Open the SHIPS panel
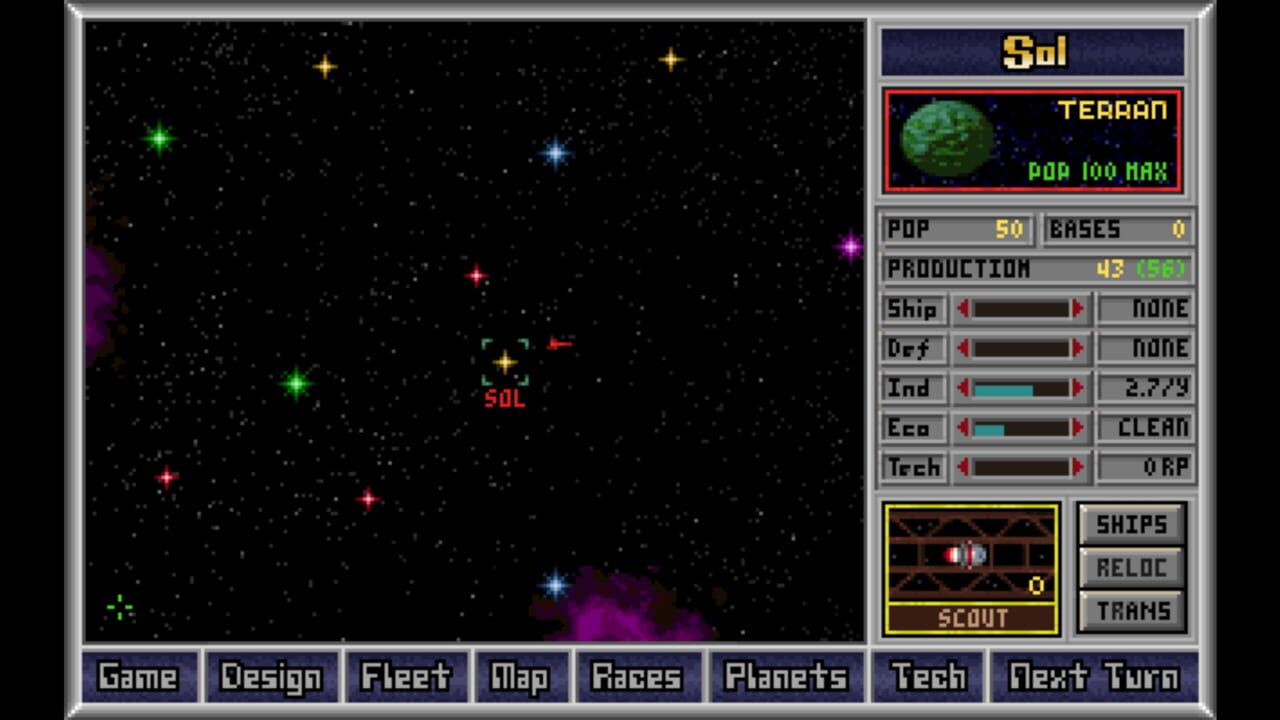Screen dimensions: 1280x720 pyautogui.click(x=1131, y=523)
